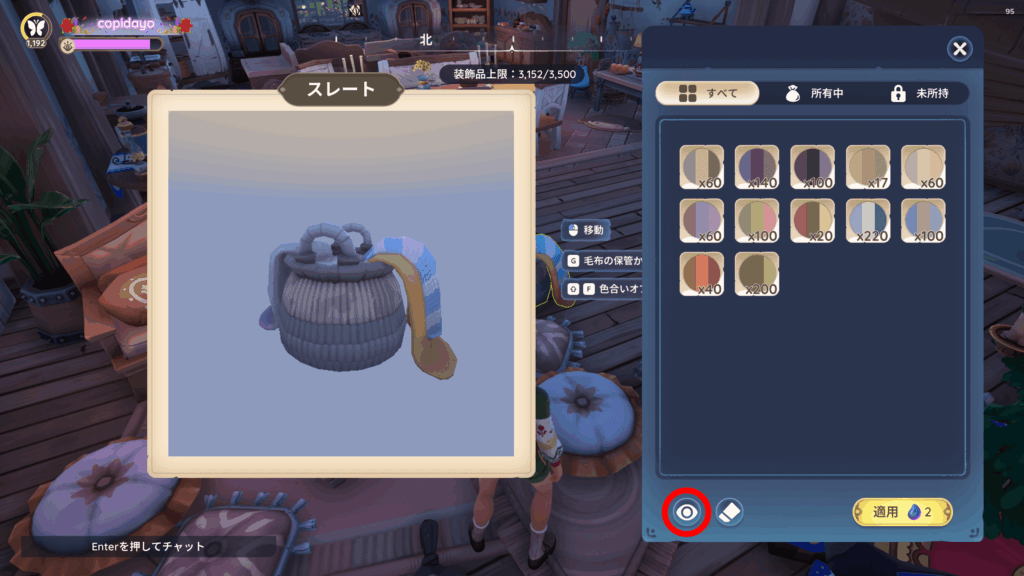The width and height of the screenshot is (1024, 576).
Task: Choose the dark x100 swatch with black stripe
Action: pyautogui.click(x=812, y=167)
